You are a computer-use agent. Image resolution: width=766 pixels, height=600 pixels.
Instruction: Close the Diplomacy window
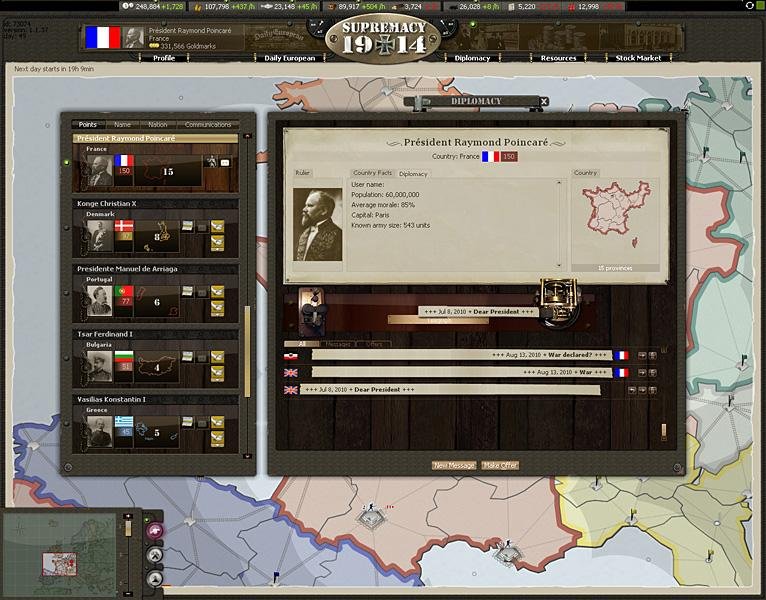[x=543, y=101]
